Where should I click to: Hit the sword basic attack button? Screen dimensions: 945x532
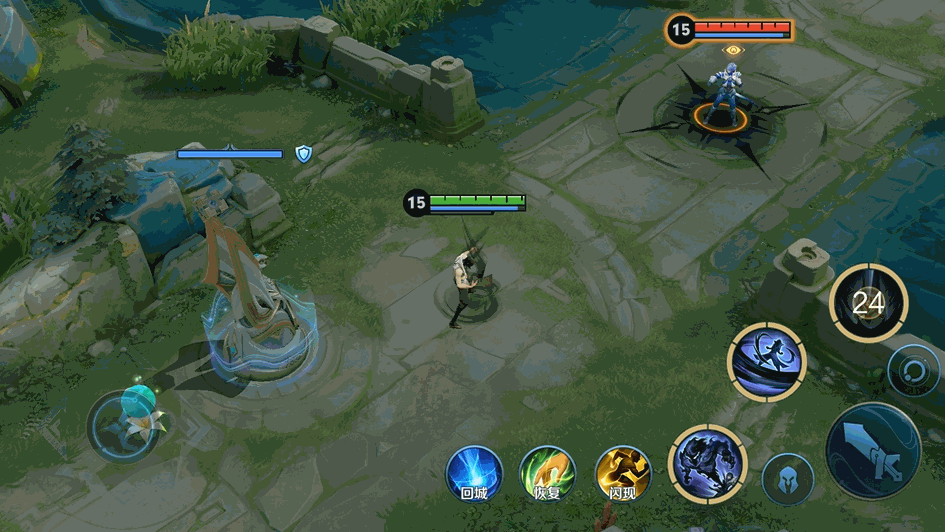(x=873, y=451)
